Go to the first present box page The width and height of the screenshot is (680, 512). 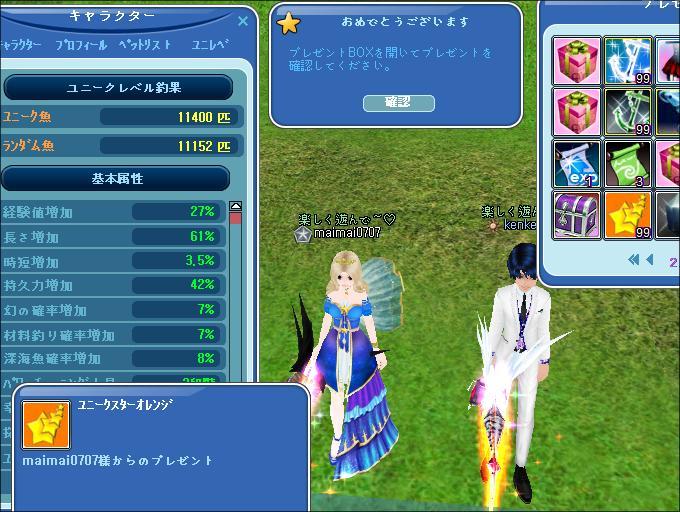coord(633,260)
